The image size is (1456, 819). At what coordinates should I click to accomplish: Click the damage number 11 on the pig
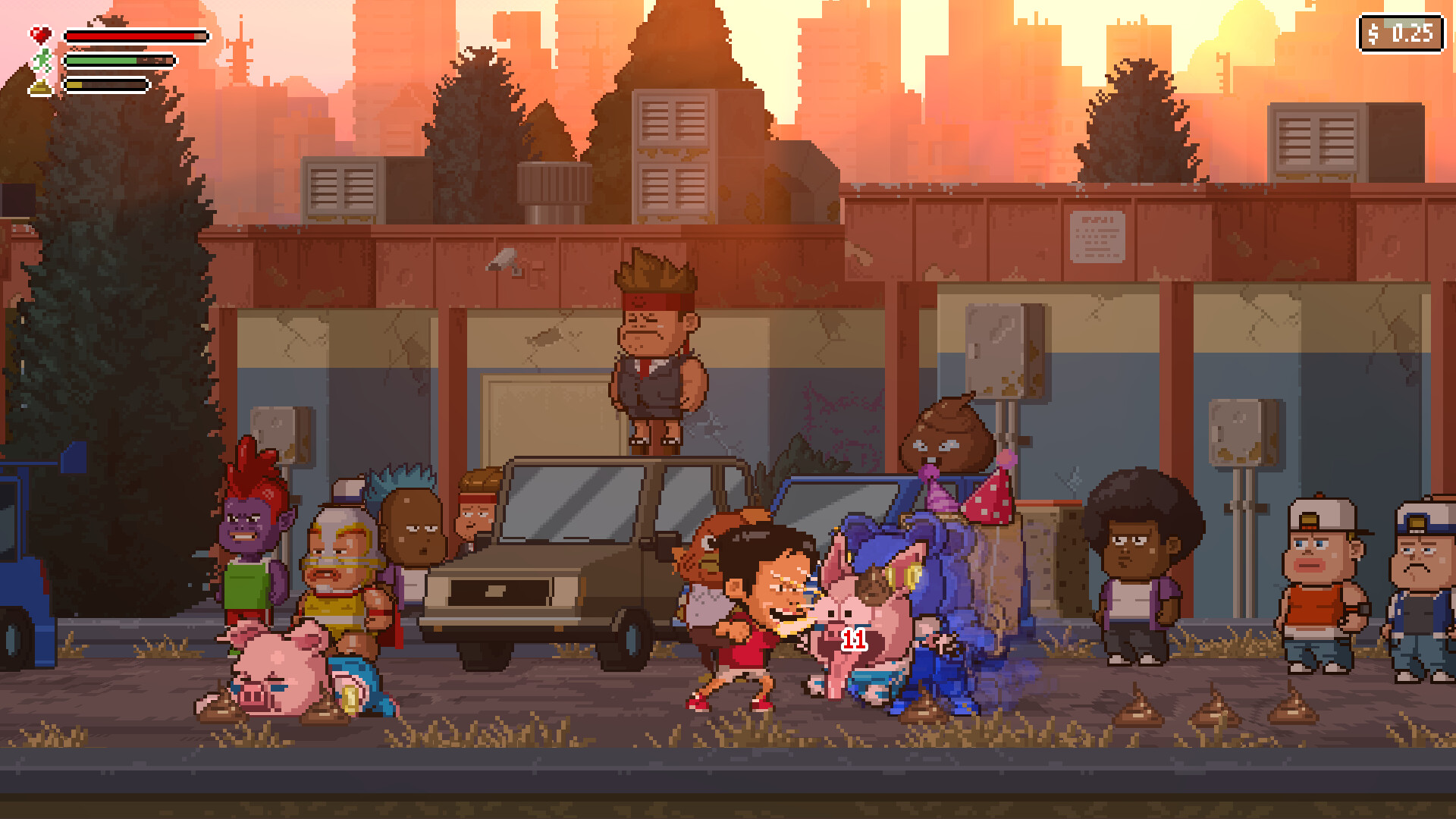(852, 639)
